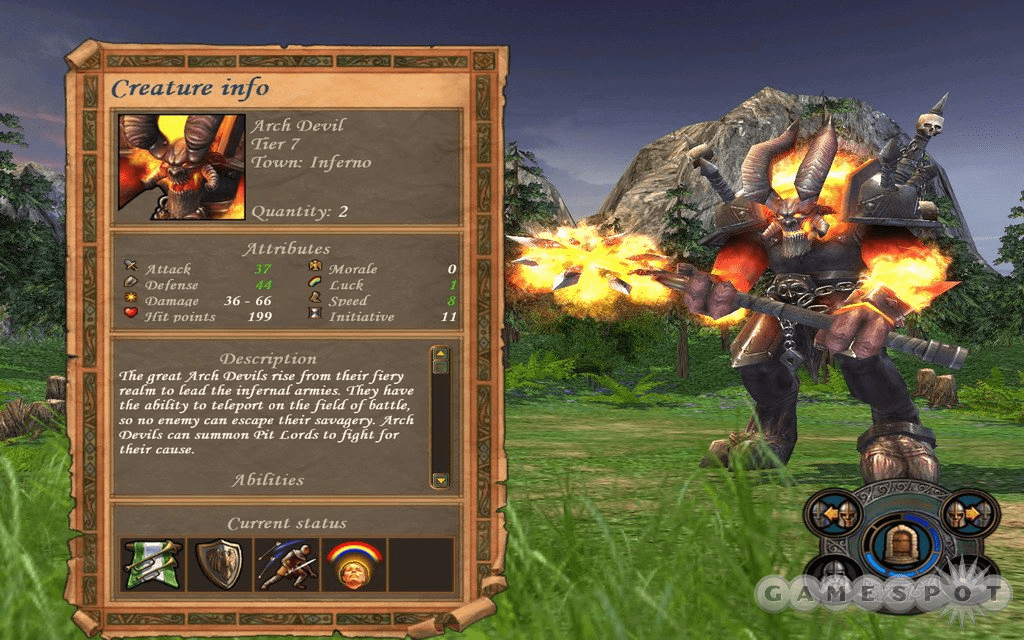Select the banner and trumpets status icon
Screen dimensions: 1024x640
[153, 564]
